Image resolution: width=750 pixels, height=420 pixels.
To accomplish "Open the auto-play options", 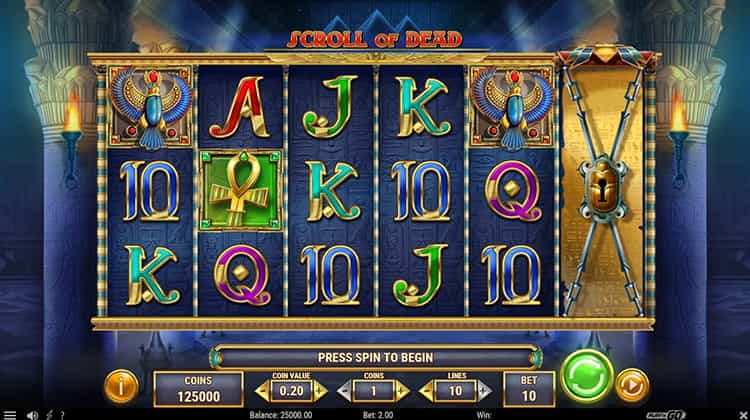I will pyautogui.click(x=631, y=383).
